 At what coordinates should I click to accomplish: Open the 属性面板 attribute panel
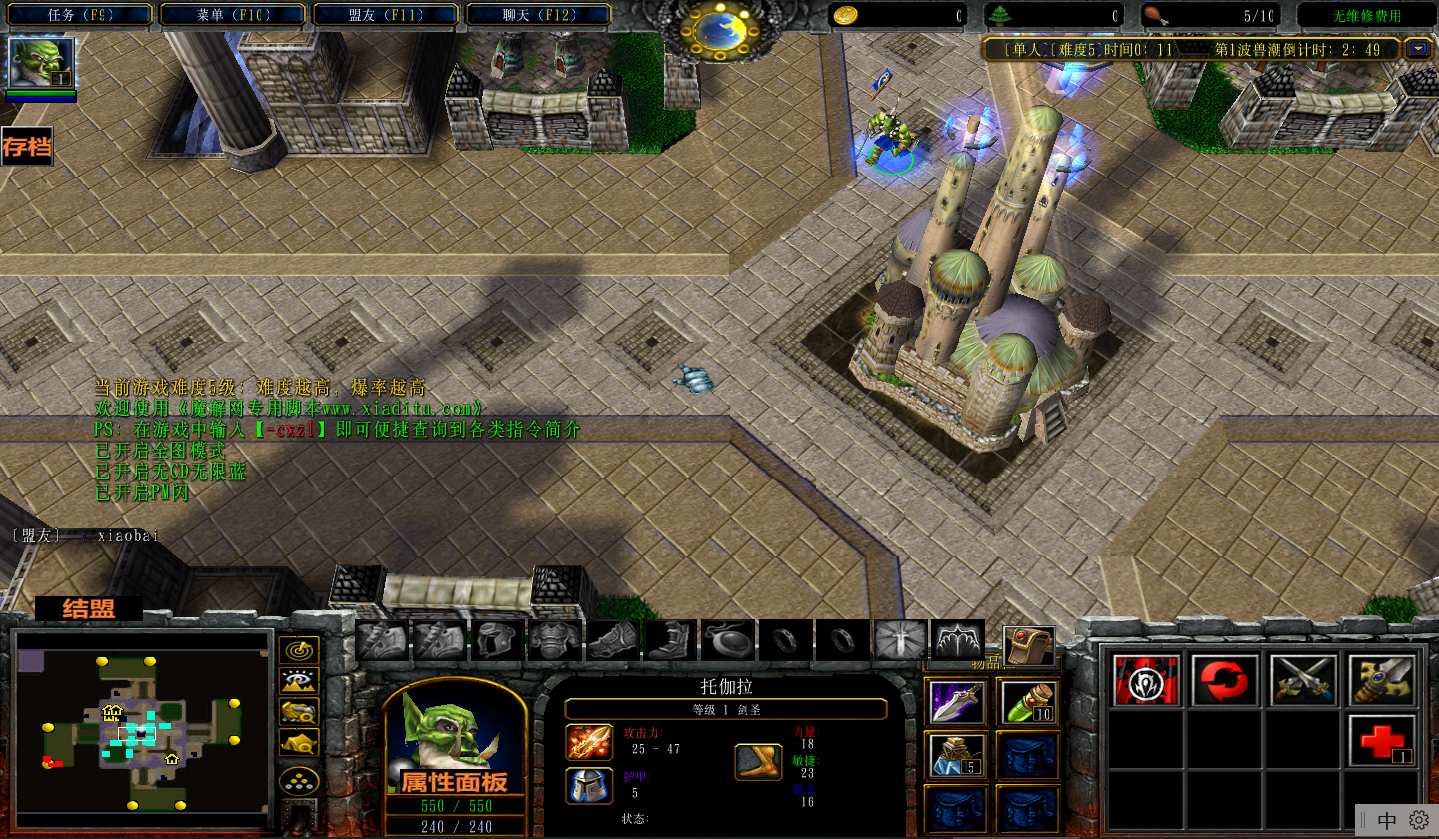tap(454, 781)
